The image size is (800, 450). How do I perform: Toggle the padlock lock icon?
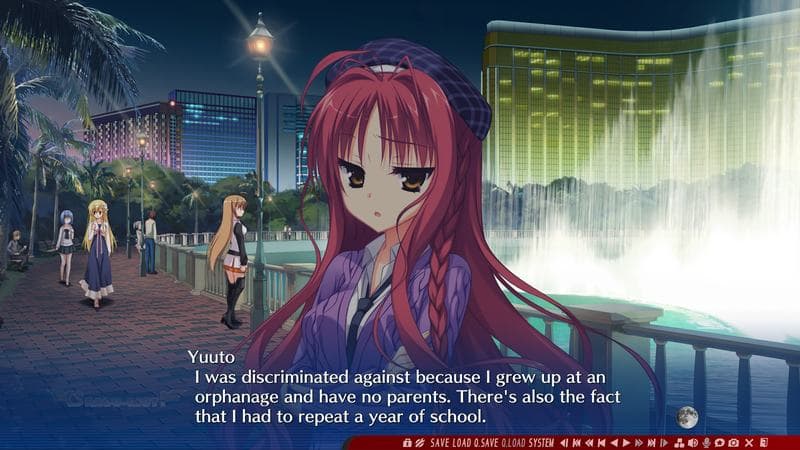click(407, 442)
